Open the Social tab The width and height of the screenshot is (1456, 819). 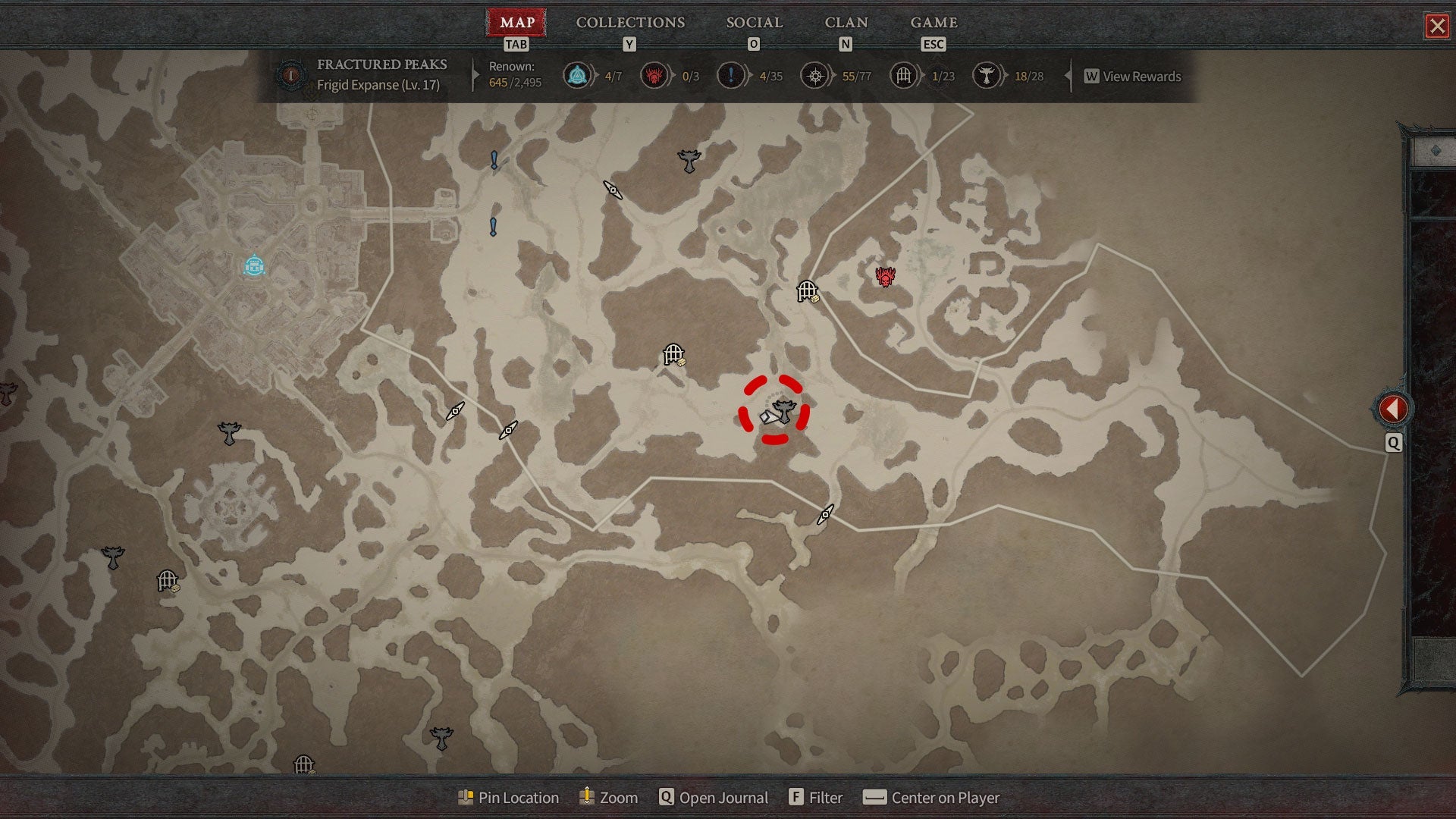(754, 23)
